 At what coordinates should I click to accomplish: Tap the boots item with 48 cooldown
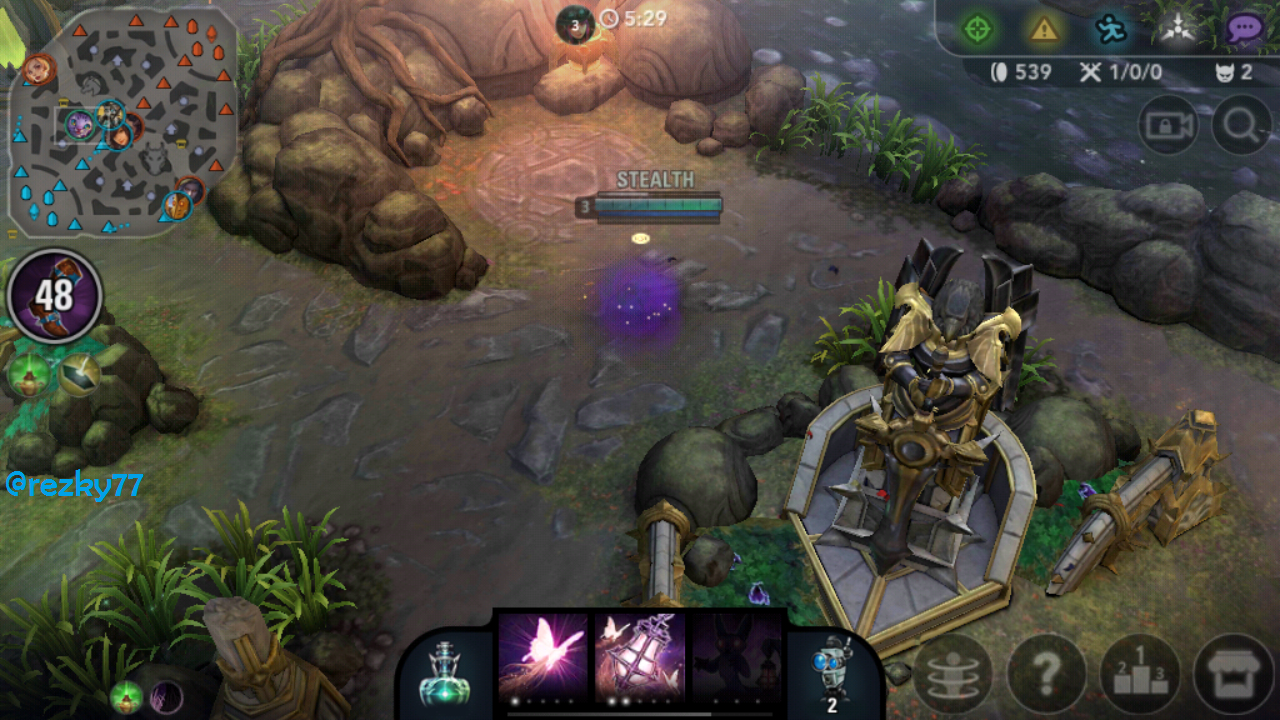(55, 296)
